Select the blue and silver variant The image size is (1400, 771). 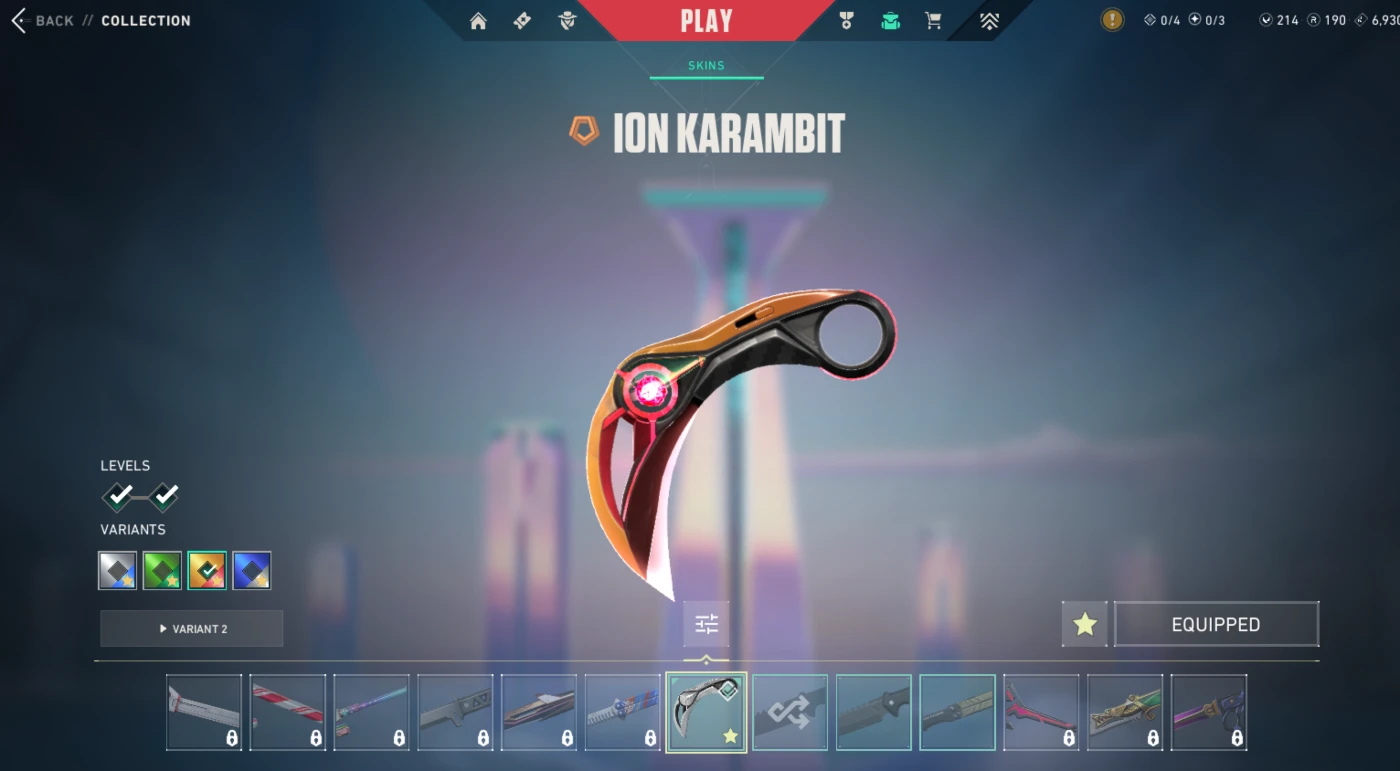point(252,571)
